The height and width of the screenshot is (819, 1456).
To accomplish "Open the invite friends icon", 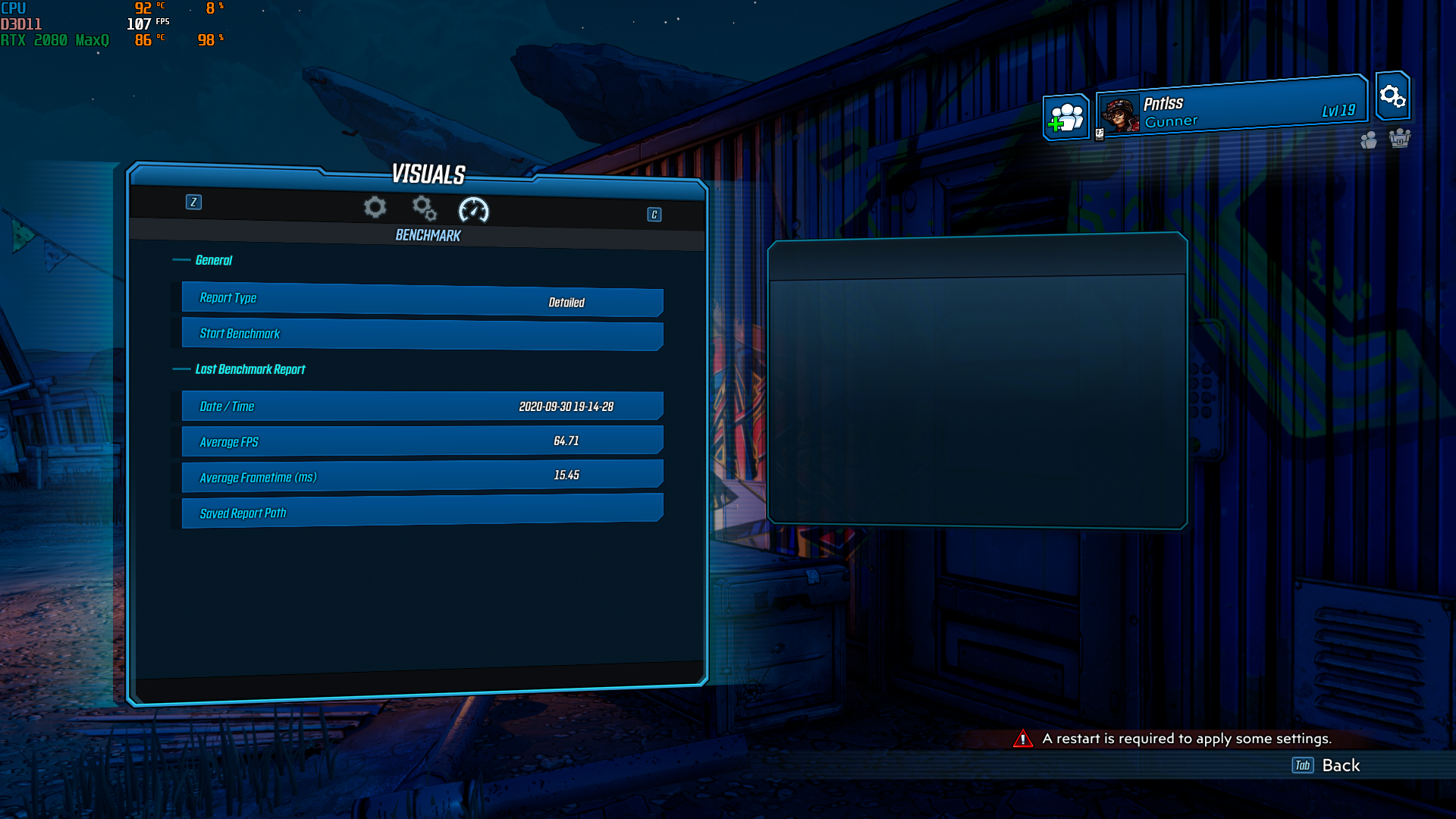I will point(1066,118).
